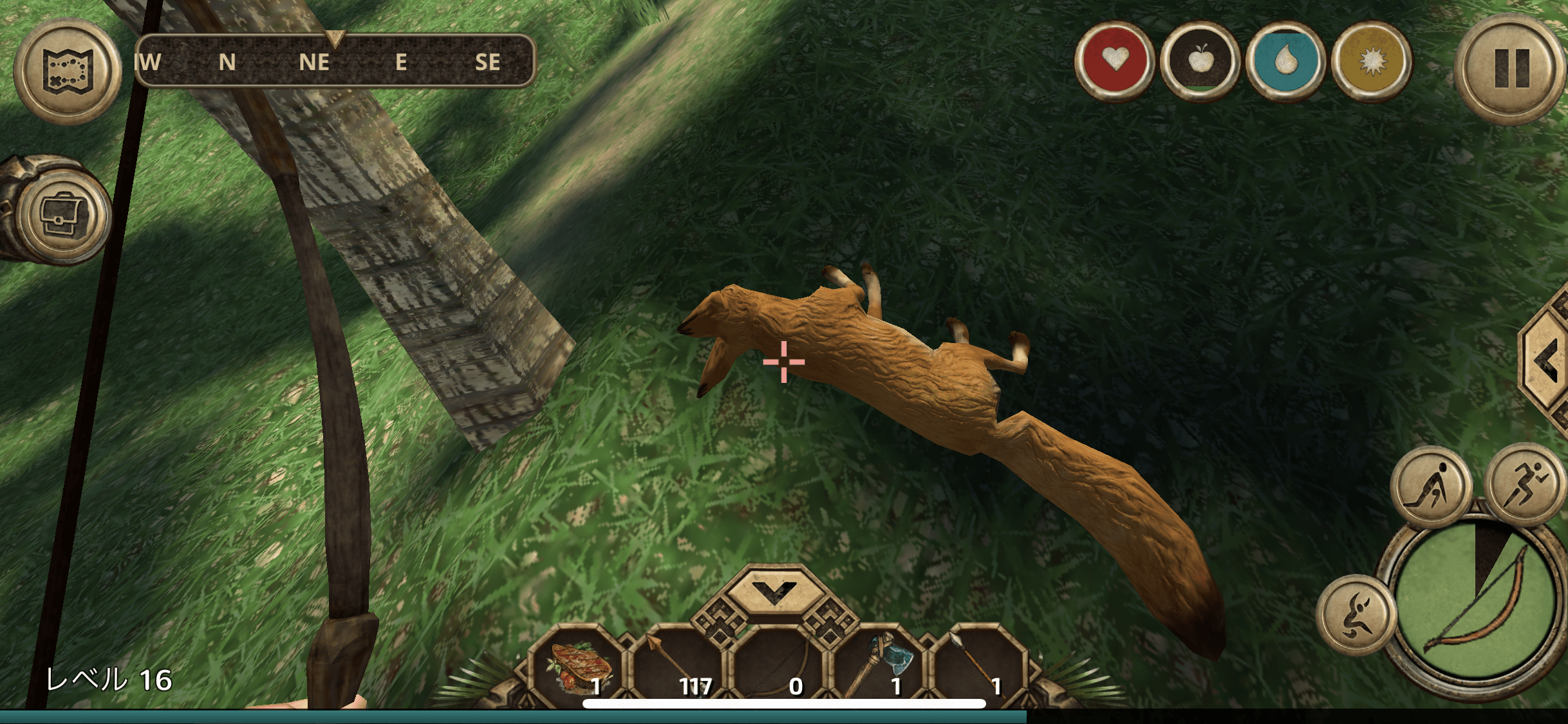Pause the game
This screenshot has height=724, width=1568.
tap(1510, 69)
